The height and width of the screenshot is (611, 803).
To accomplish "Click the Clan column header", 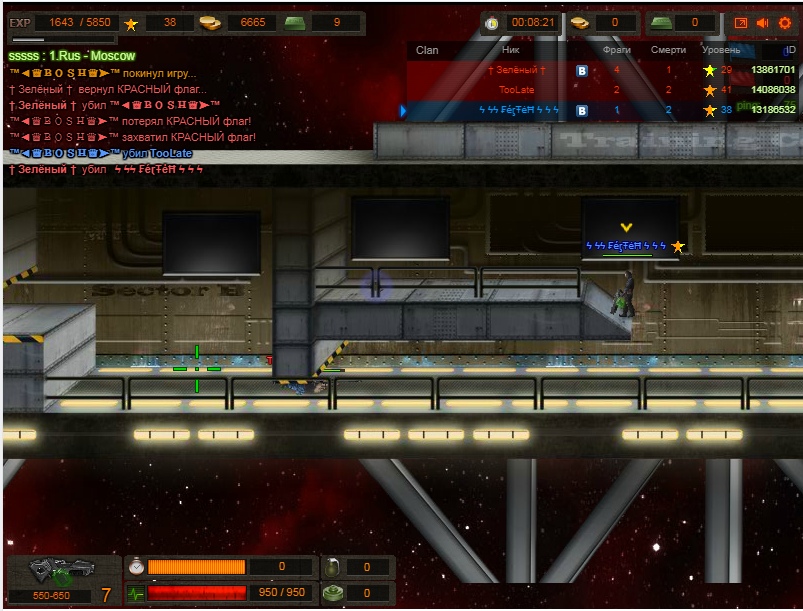I will tap(427, 50).
